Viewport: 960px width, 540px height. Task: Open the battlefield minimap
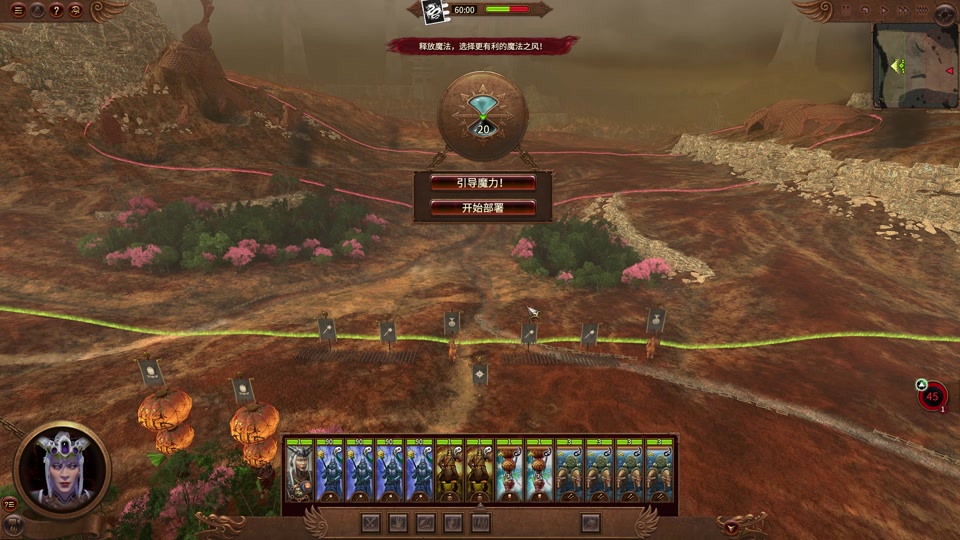[x=915, y=67]
